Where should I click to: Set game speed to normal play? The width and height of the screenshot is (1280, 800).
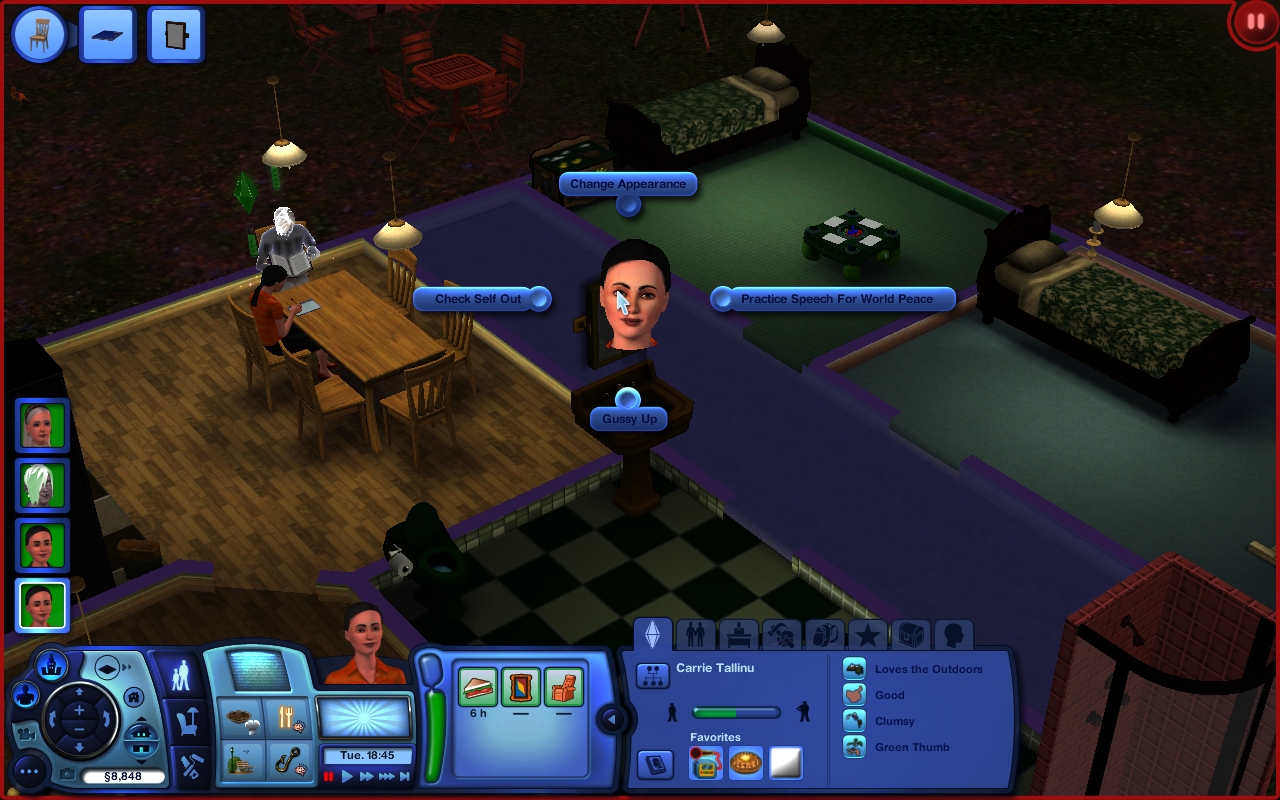coord(348,776)
